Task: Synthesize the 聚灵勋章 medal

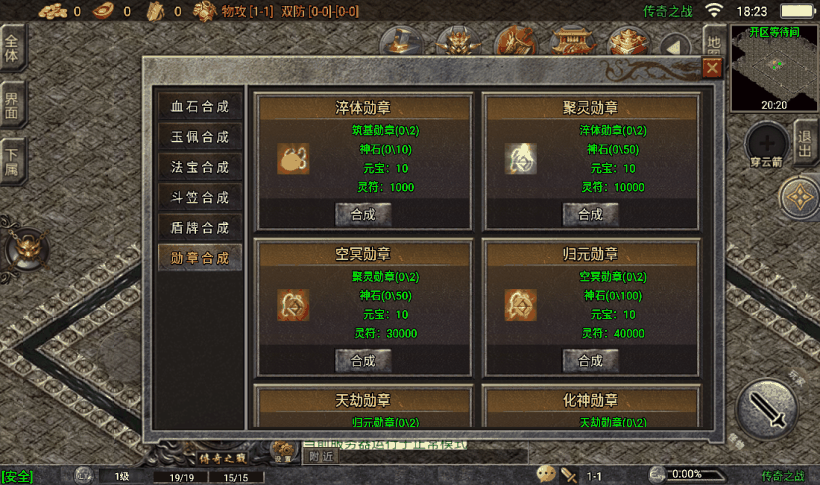Action: pyautogui.click(x=590, y=214)
